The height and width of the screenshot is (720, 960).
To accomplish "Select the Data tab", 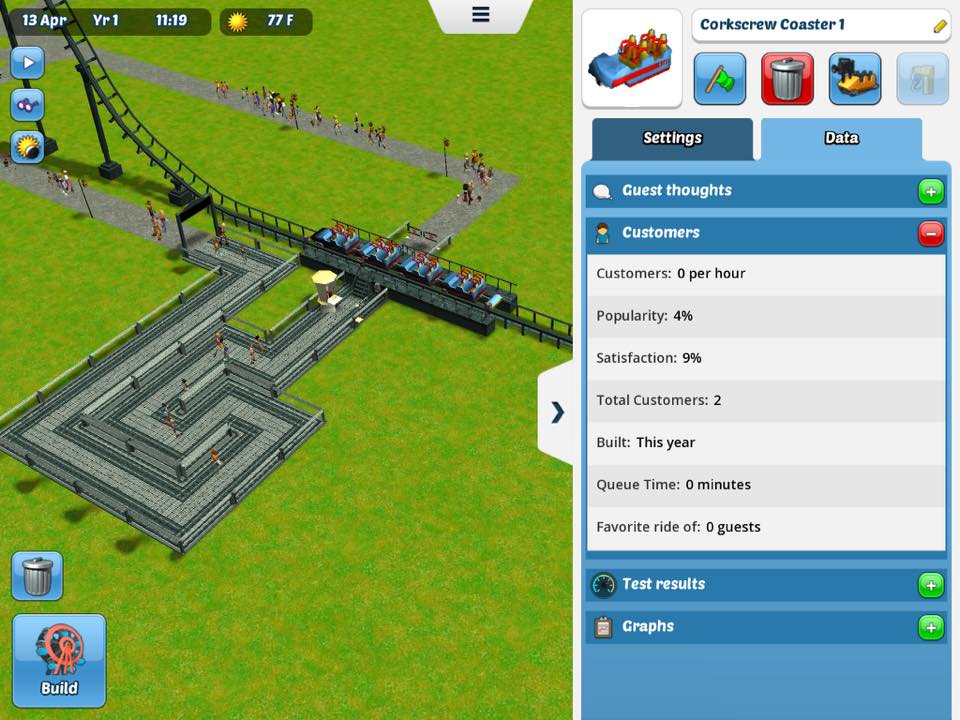I will coord(841,139).
